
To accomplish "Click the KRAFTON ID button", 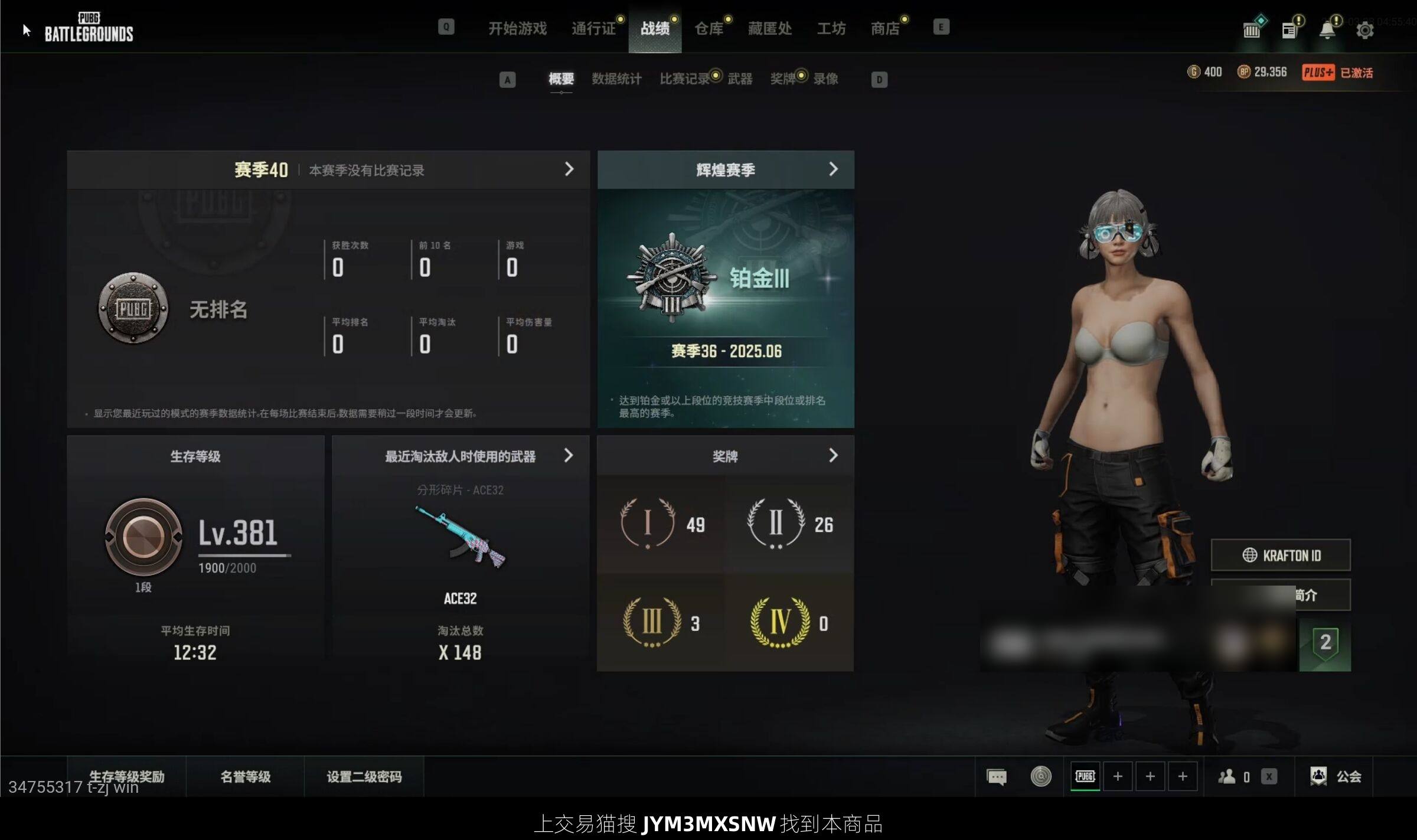I will coord(1281,555).
